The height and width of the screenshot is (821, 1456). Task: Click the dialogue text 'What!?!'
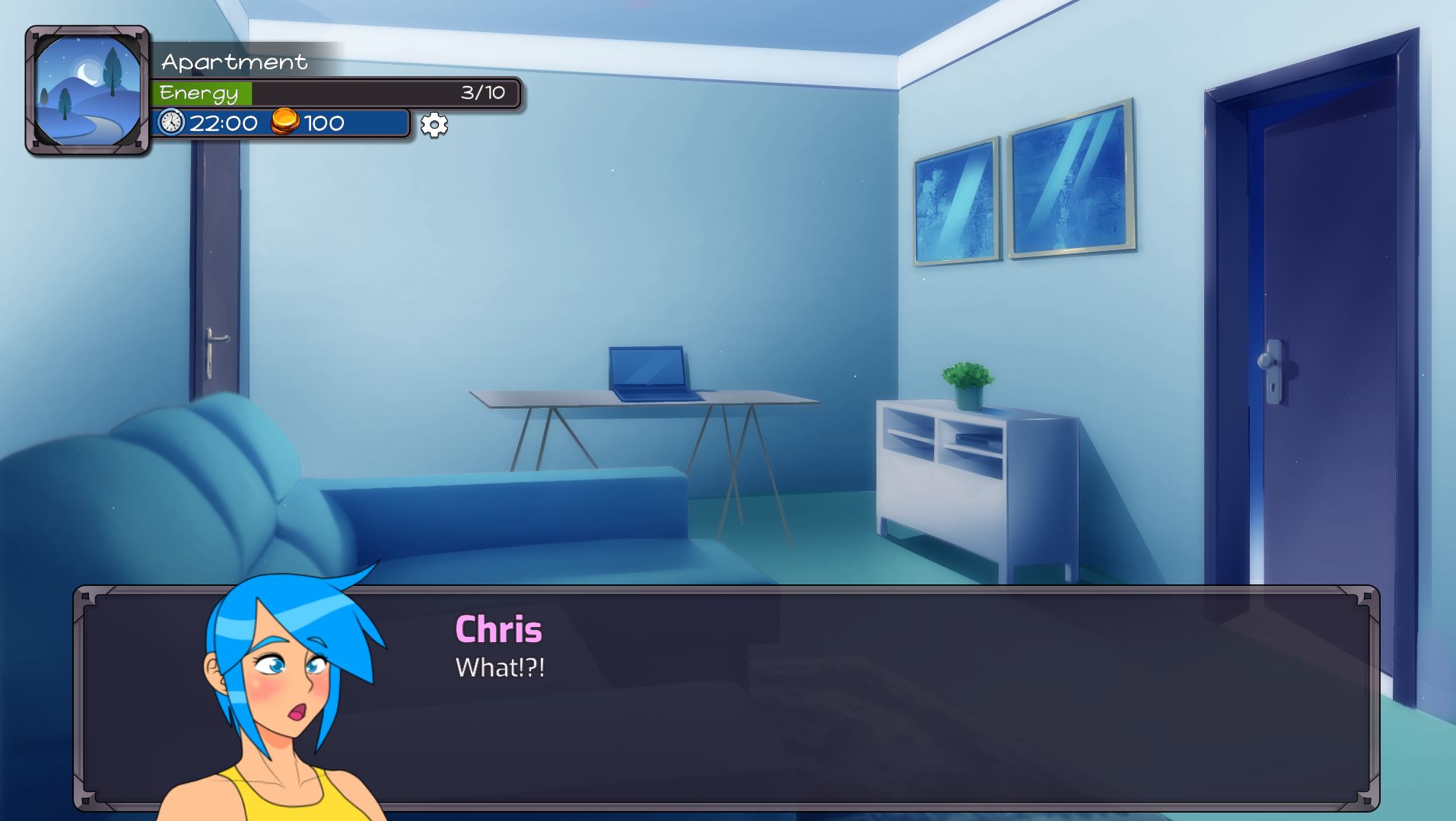[x=502, y=669]
